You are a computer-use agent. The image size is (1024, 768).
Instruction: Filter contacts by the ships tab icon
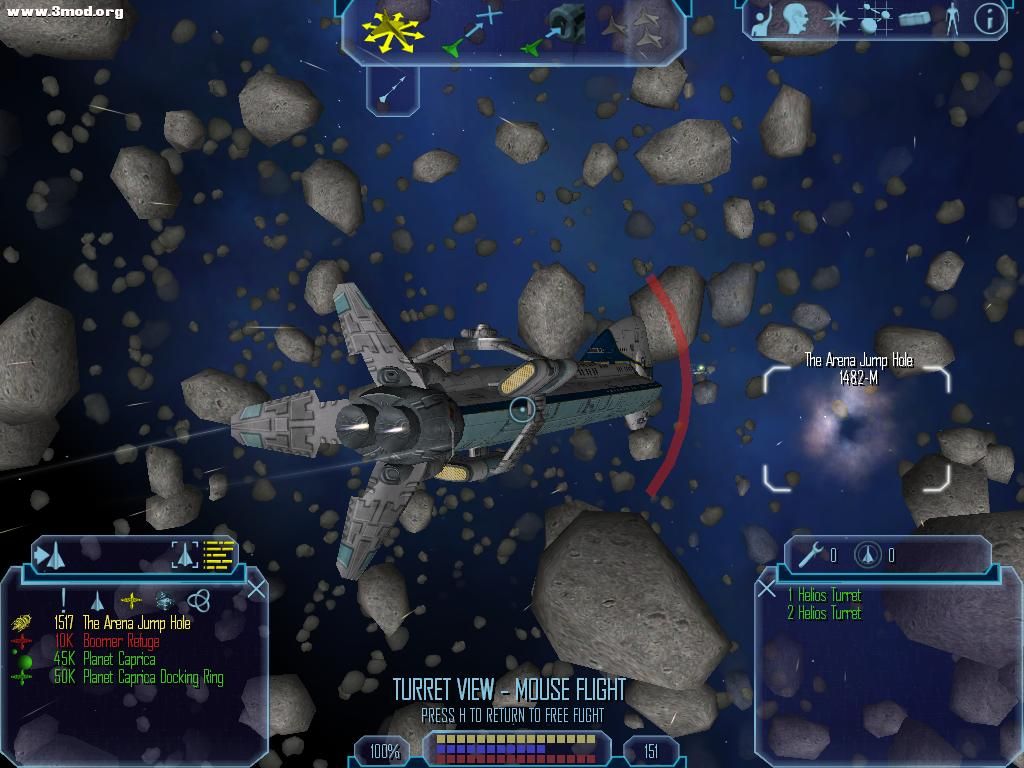[x=98, y=600]
